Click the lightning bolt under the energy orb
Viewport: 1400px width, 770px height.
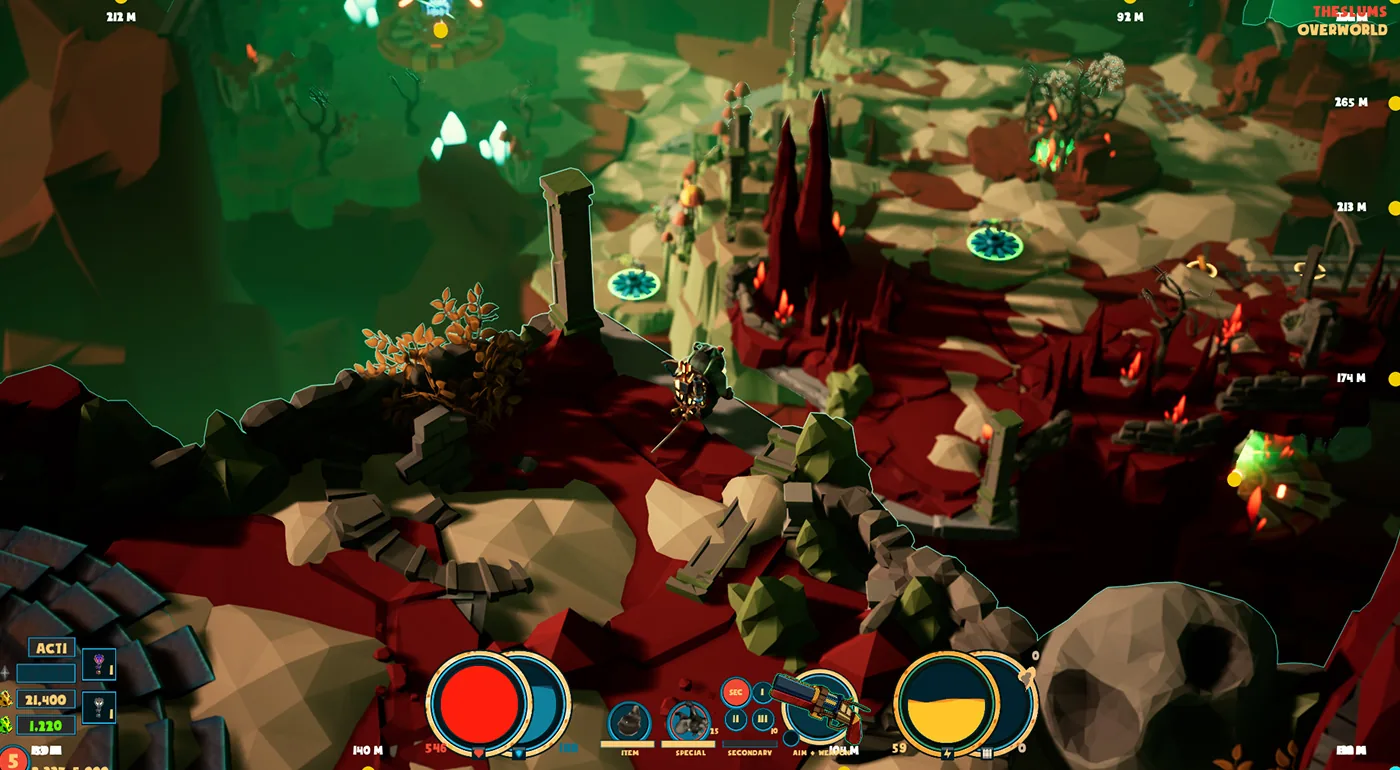[x=947, y=752]
